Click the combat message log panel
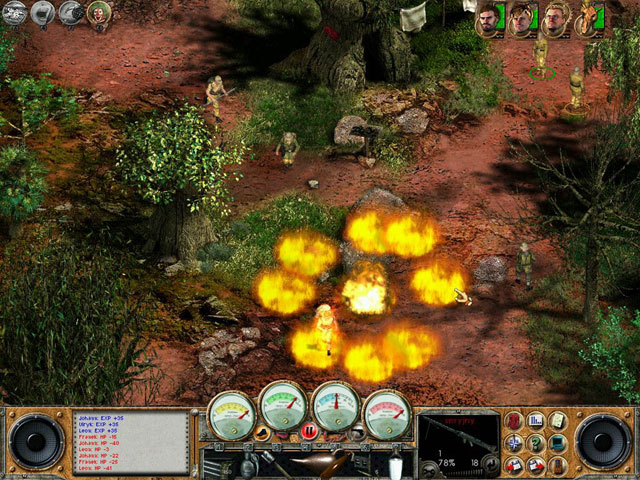Image resolution: width=640 pixels, height=480 pixels. coord(130,438)
